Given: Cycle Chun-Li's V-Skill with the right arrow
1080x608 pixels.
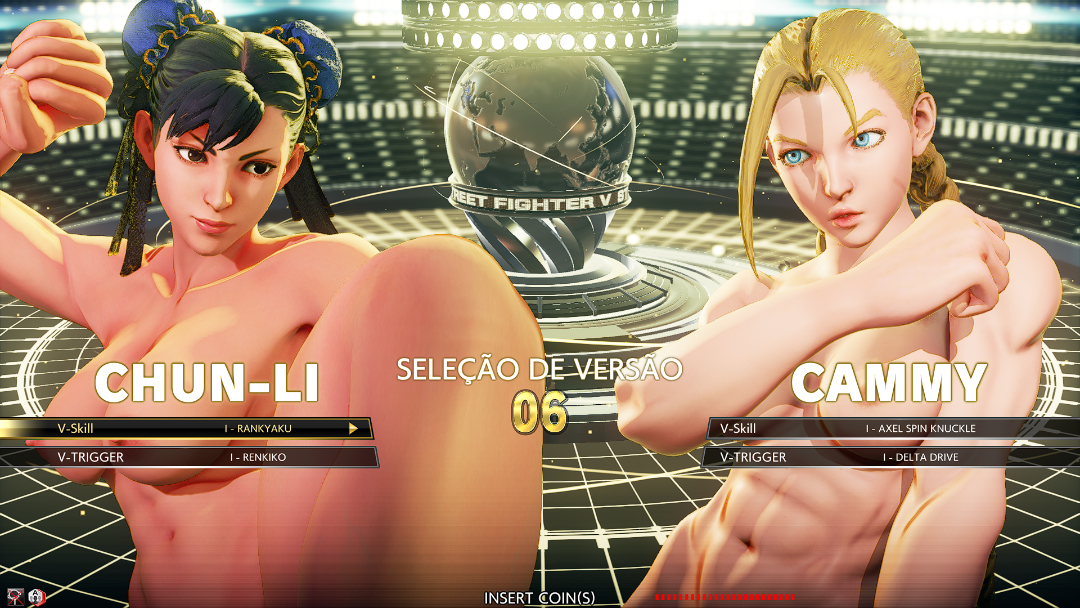Looking at the screenshot, I should point(353,428).
